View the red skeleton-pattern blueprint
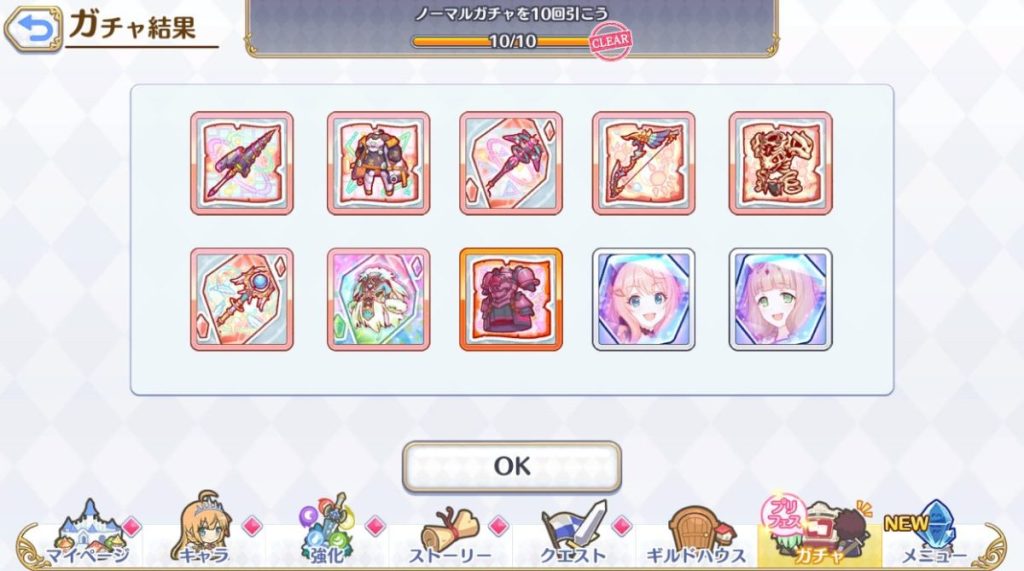Viewport: 1024px width, 571px height. pos(780,163)
